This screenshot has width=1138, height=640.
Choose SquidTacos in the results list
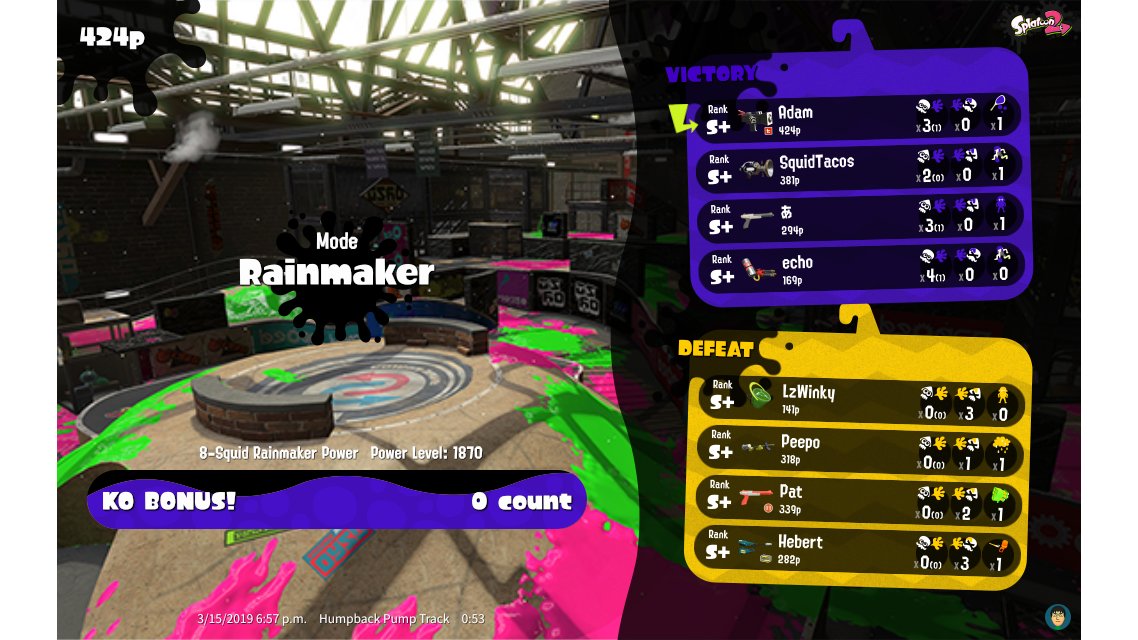click(860, 169)
